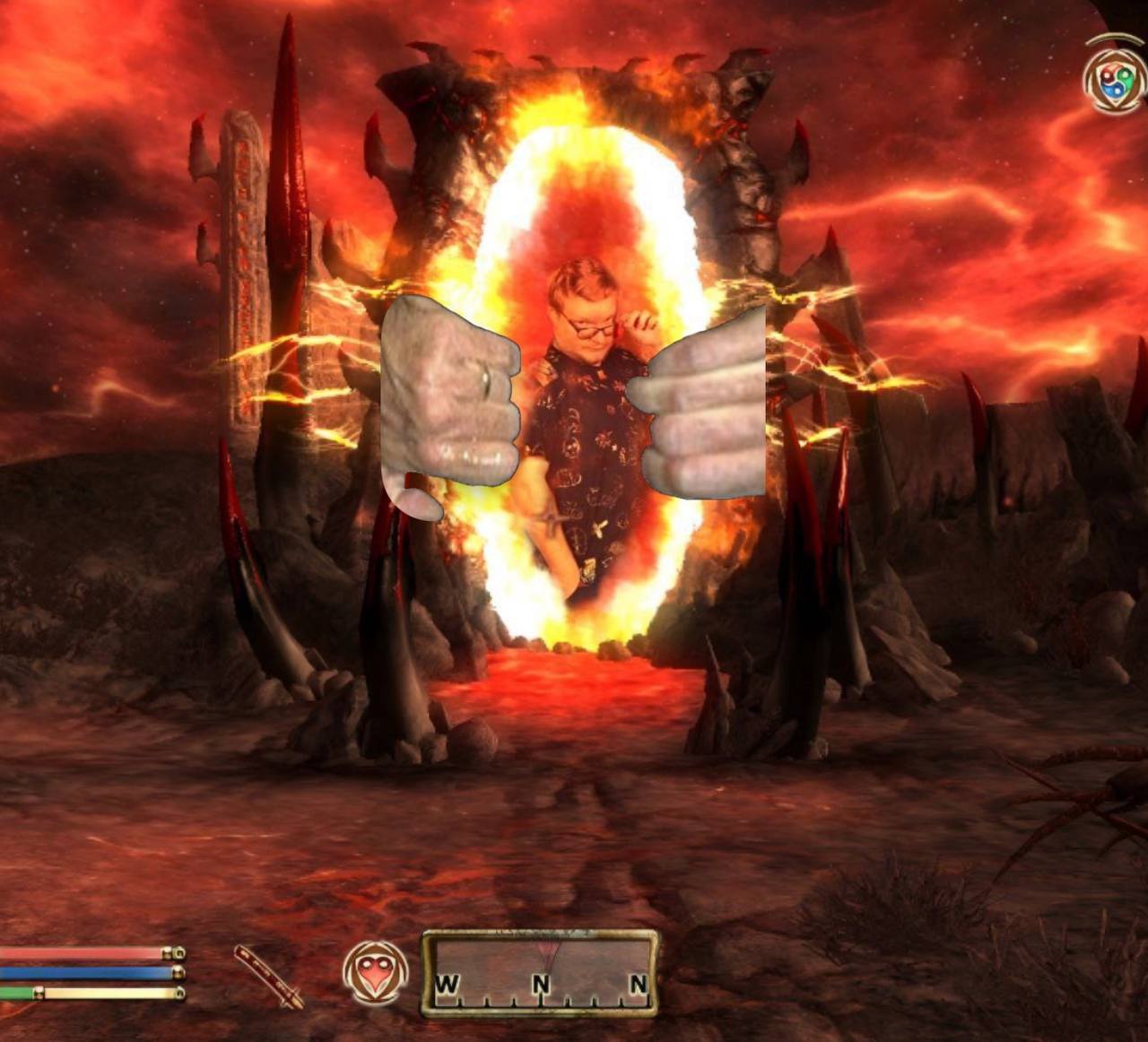1148x1042 pixels.
Task: Open the compass heading bar
Action: coord(540,973)
